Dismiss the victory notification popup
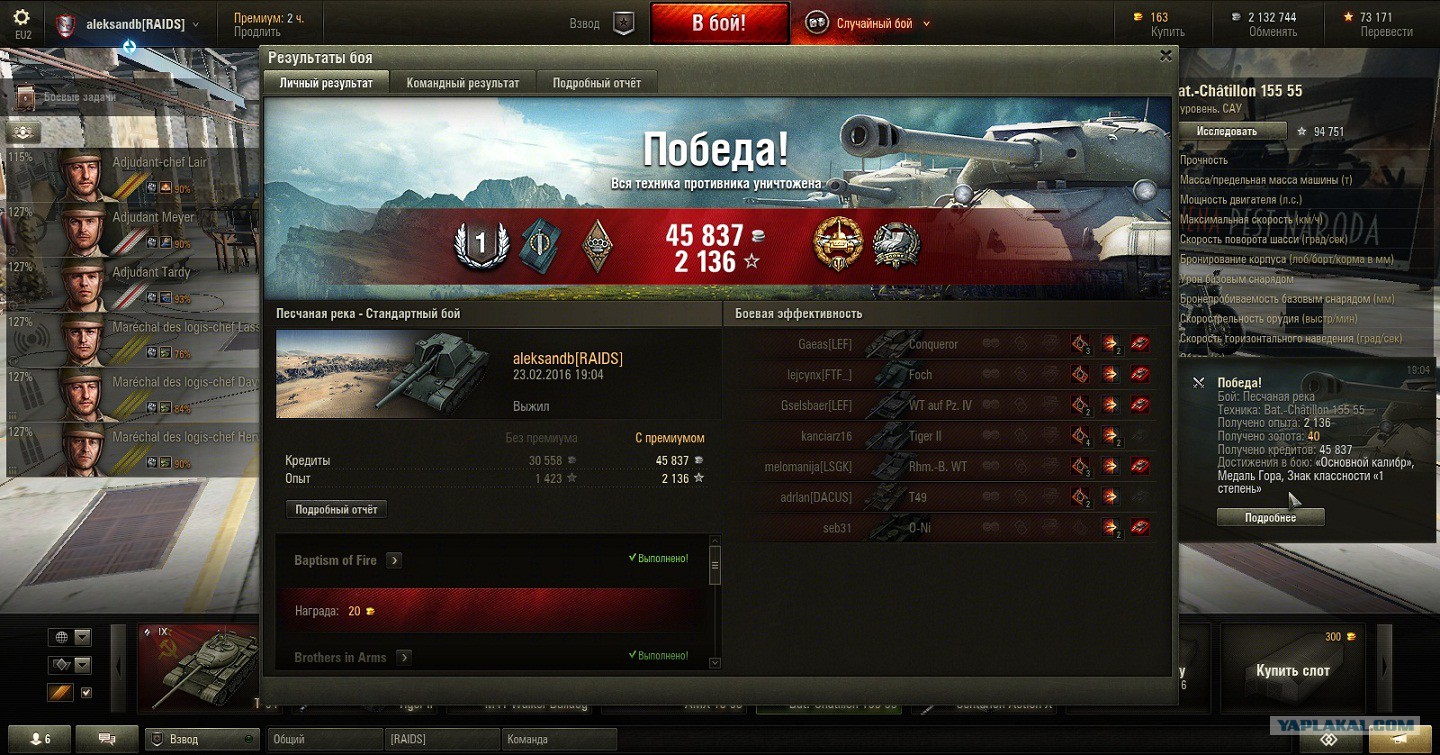 point(1198,382)
